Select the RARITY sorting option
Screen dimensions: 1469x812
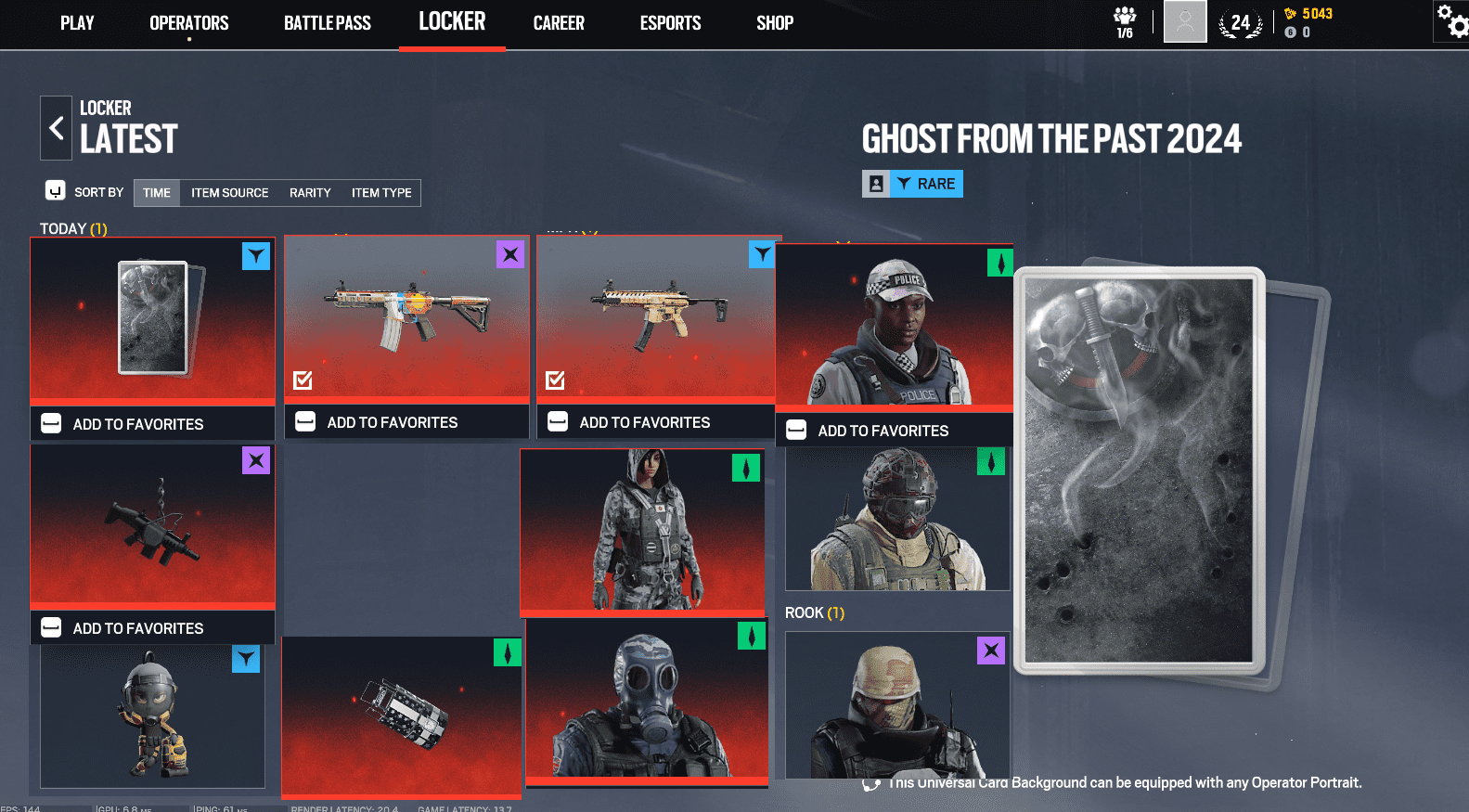[x=309, y=193]
